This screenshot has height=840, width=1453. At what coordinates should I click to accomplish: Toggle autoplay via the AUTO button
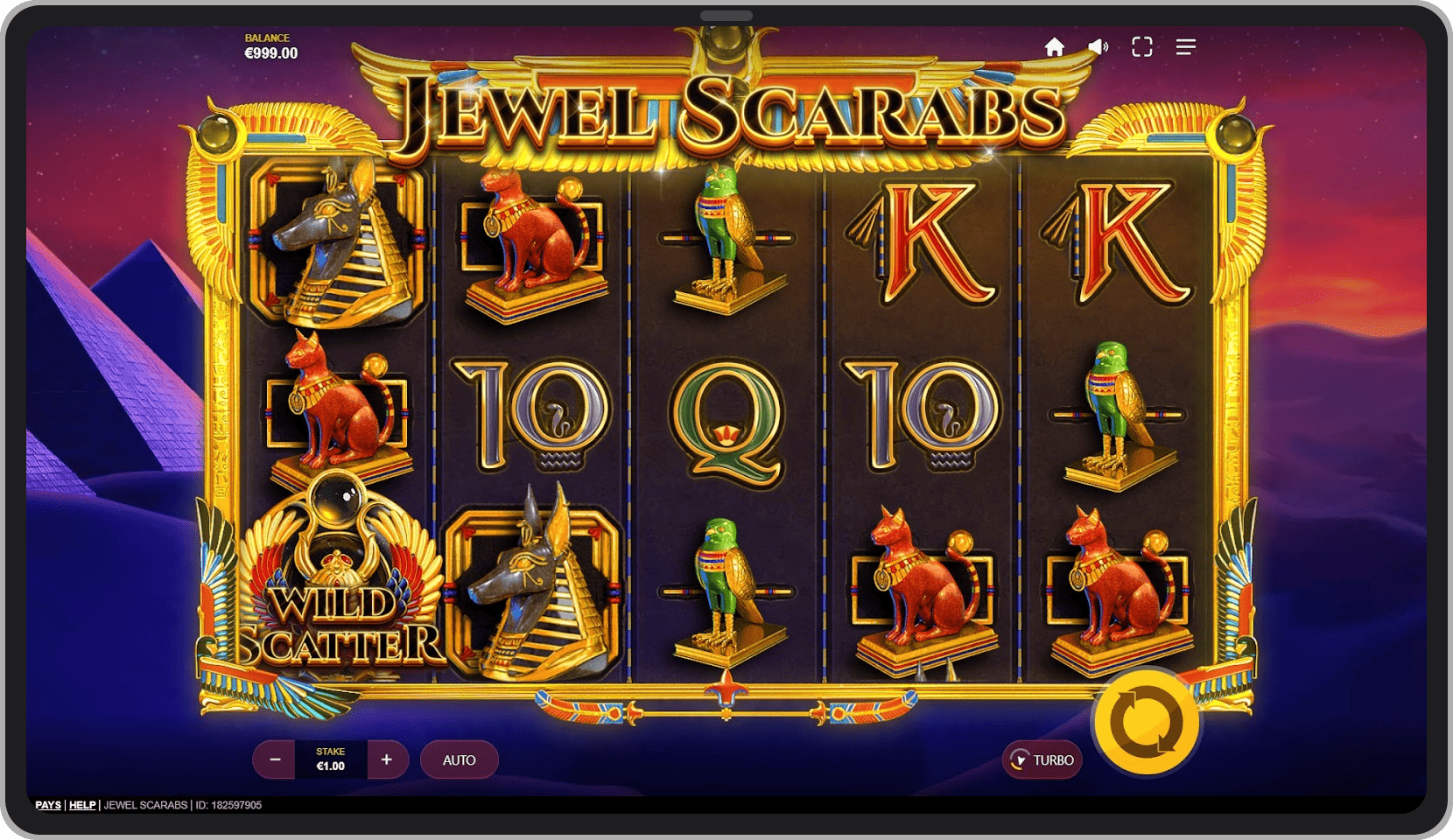459,759
